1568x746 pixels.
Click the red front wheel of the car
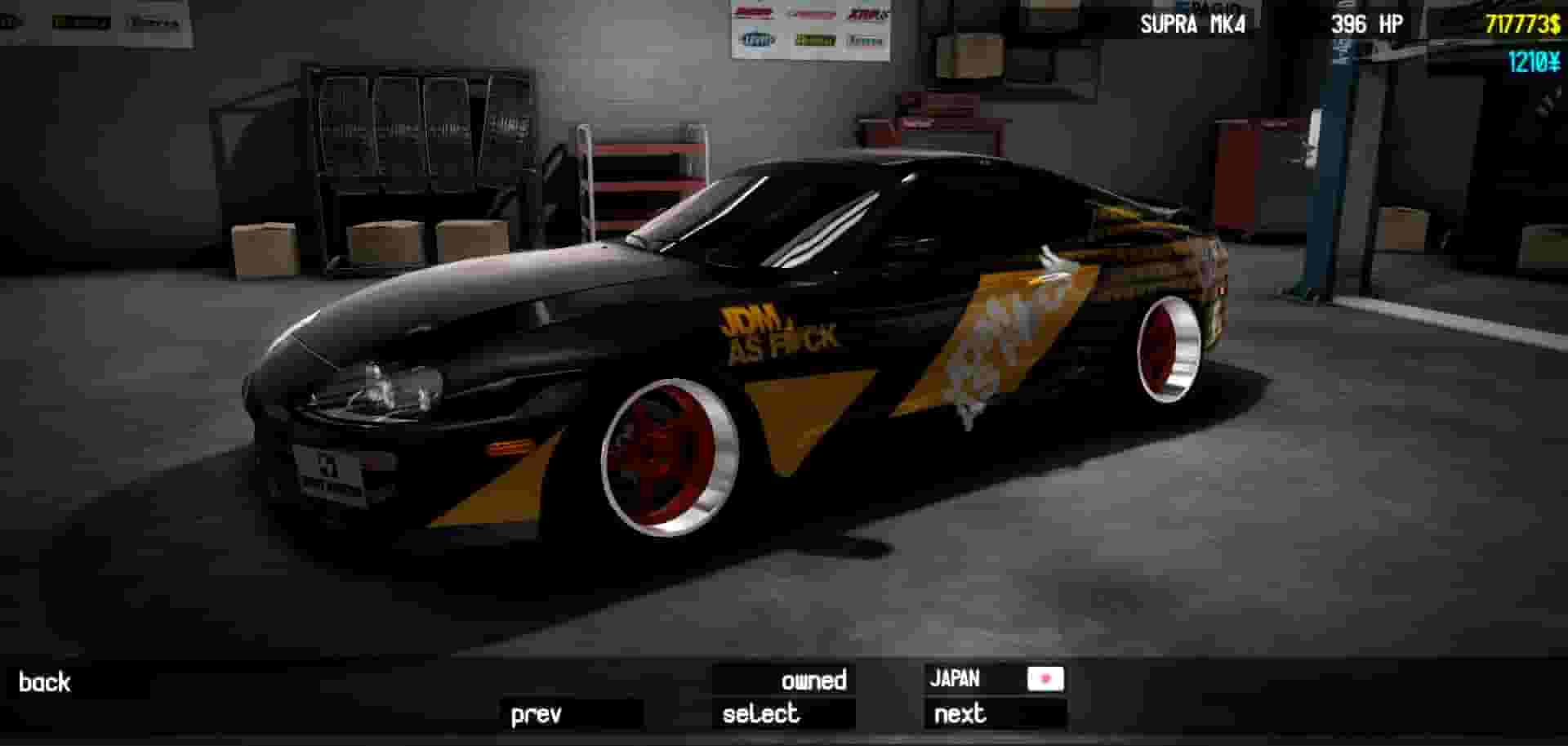point(670,458)
